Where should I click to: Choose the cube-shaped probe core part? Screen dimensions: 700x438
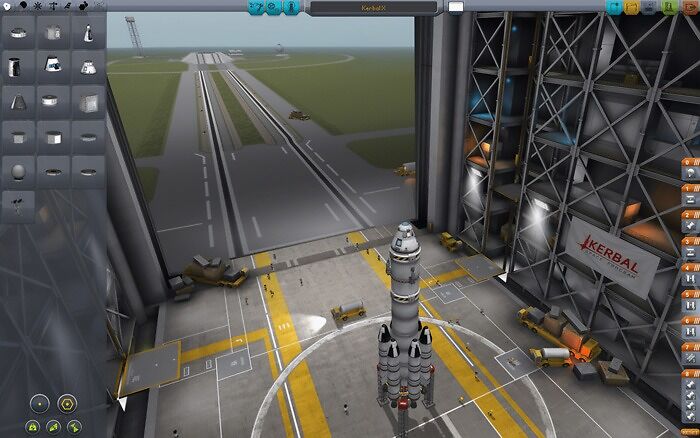(86, 102)
